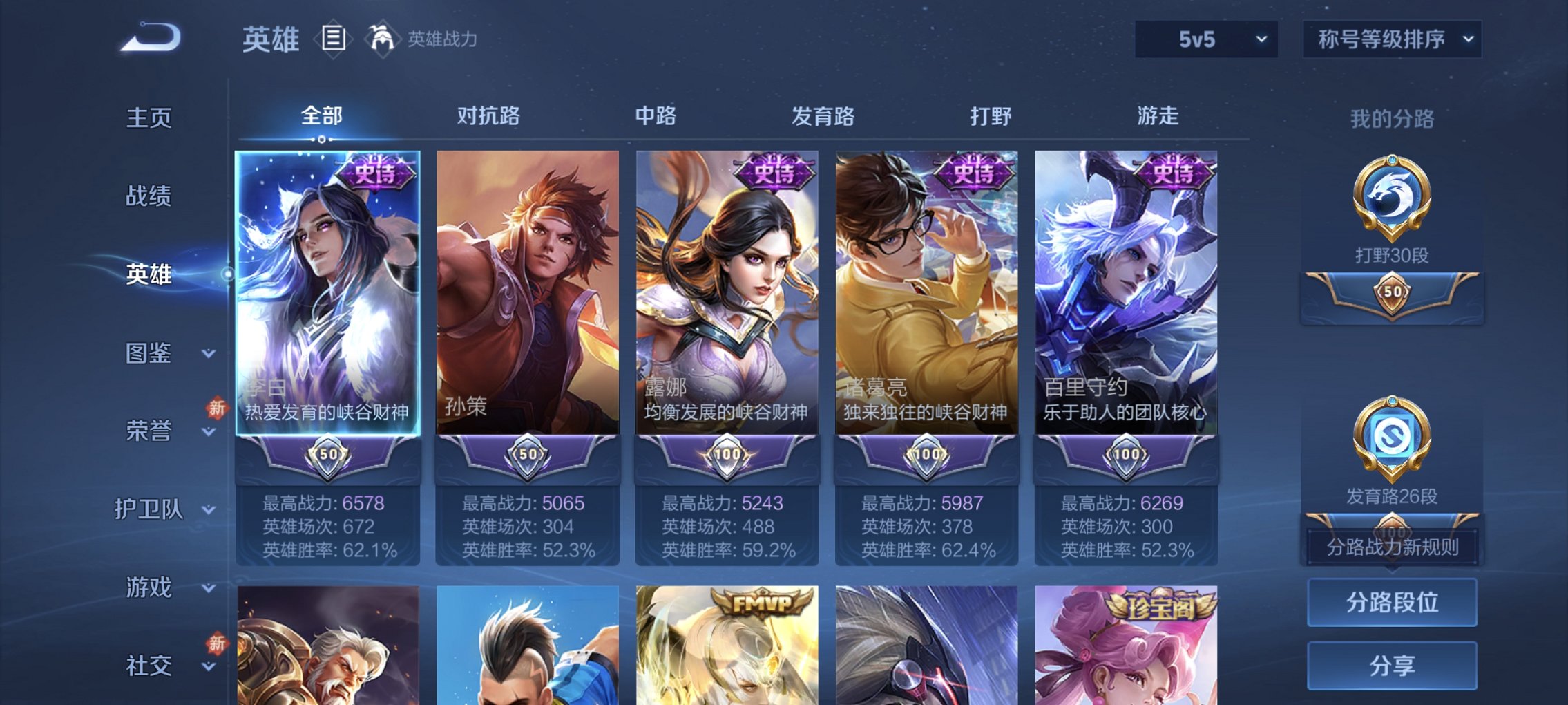Open the 分路段位 button

click(1390, 603)
